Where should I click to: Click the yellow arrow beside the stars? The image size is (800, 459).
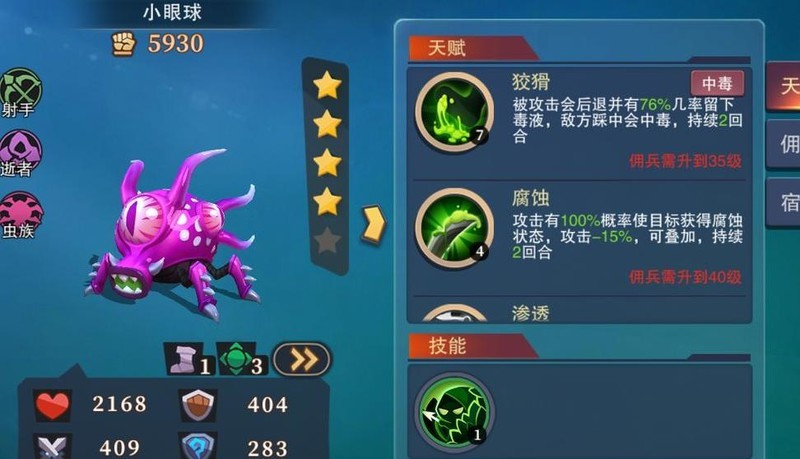(372, 223)
